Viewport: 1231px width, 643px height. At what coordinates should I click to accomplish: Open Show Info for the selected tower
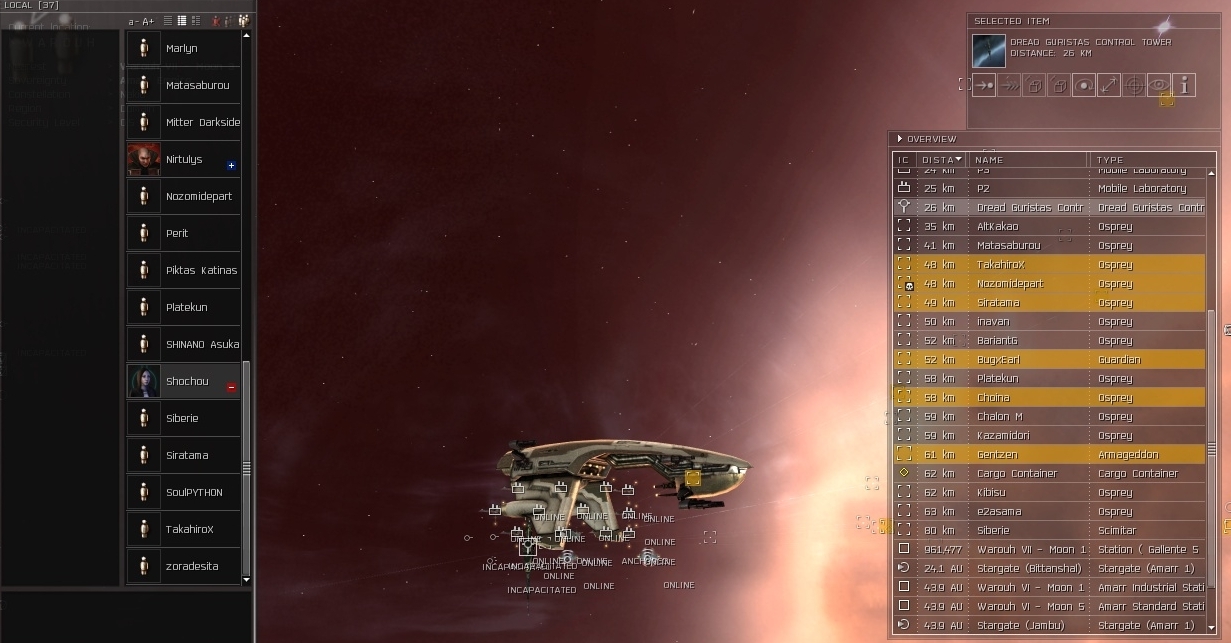[x=1184, y=86]
